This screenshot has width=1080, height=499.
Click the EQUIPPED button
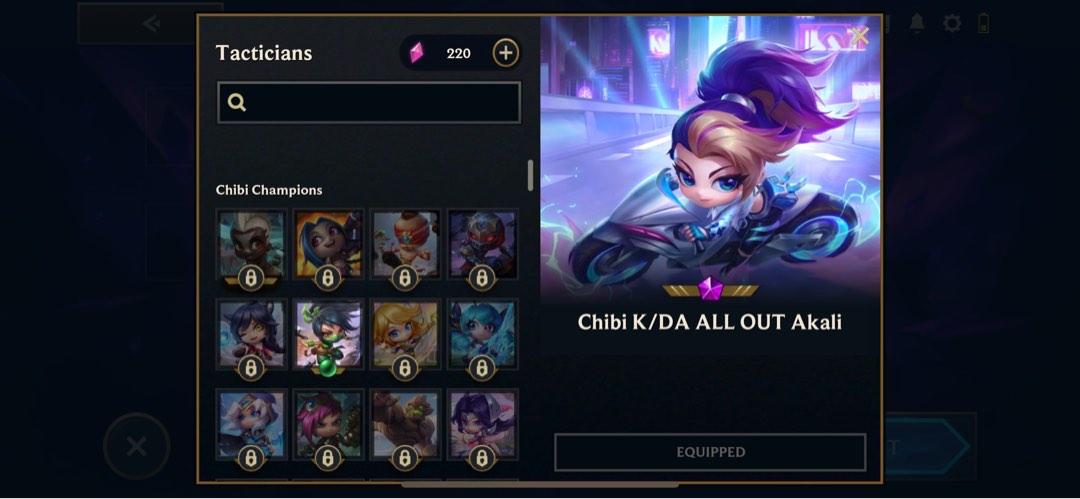(710, 452)
